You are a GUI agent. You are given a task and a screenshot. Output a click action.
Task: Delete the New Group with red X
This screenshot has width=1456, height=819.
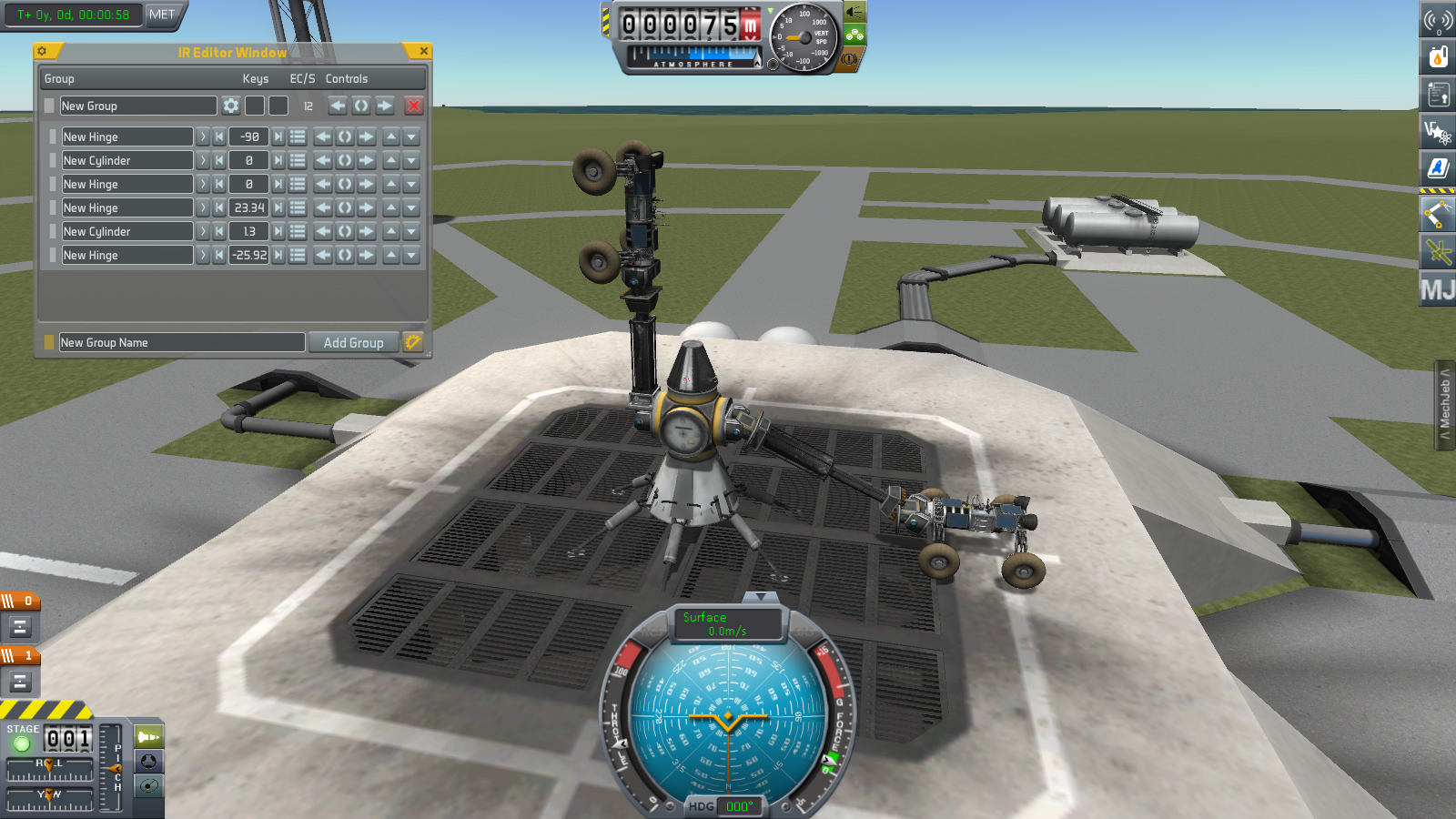[413, 106]
